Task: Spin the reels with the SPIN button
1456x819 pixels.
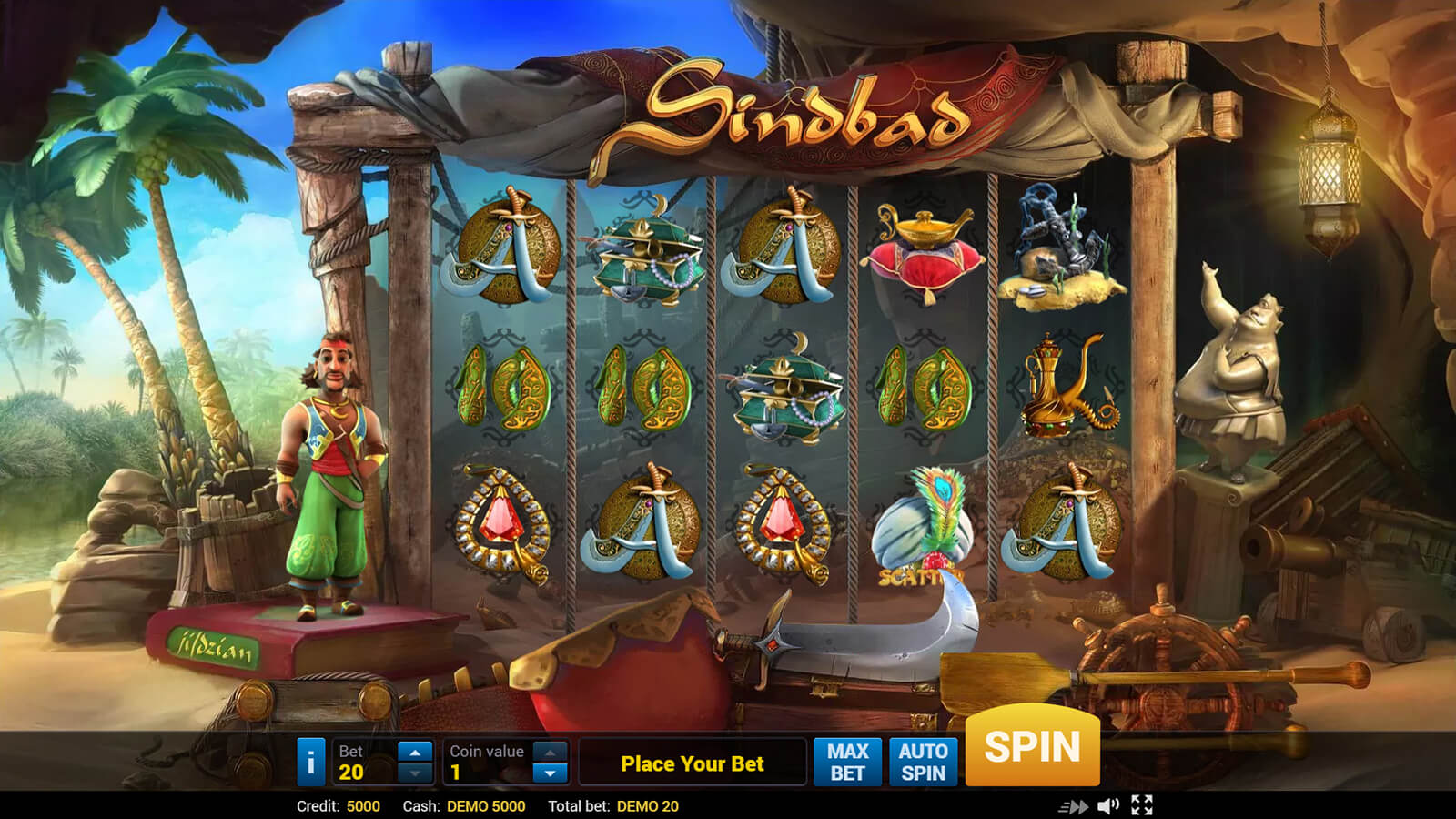Action: point(1032,746)
